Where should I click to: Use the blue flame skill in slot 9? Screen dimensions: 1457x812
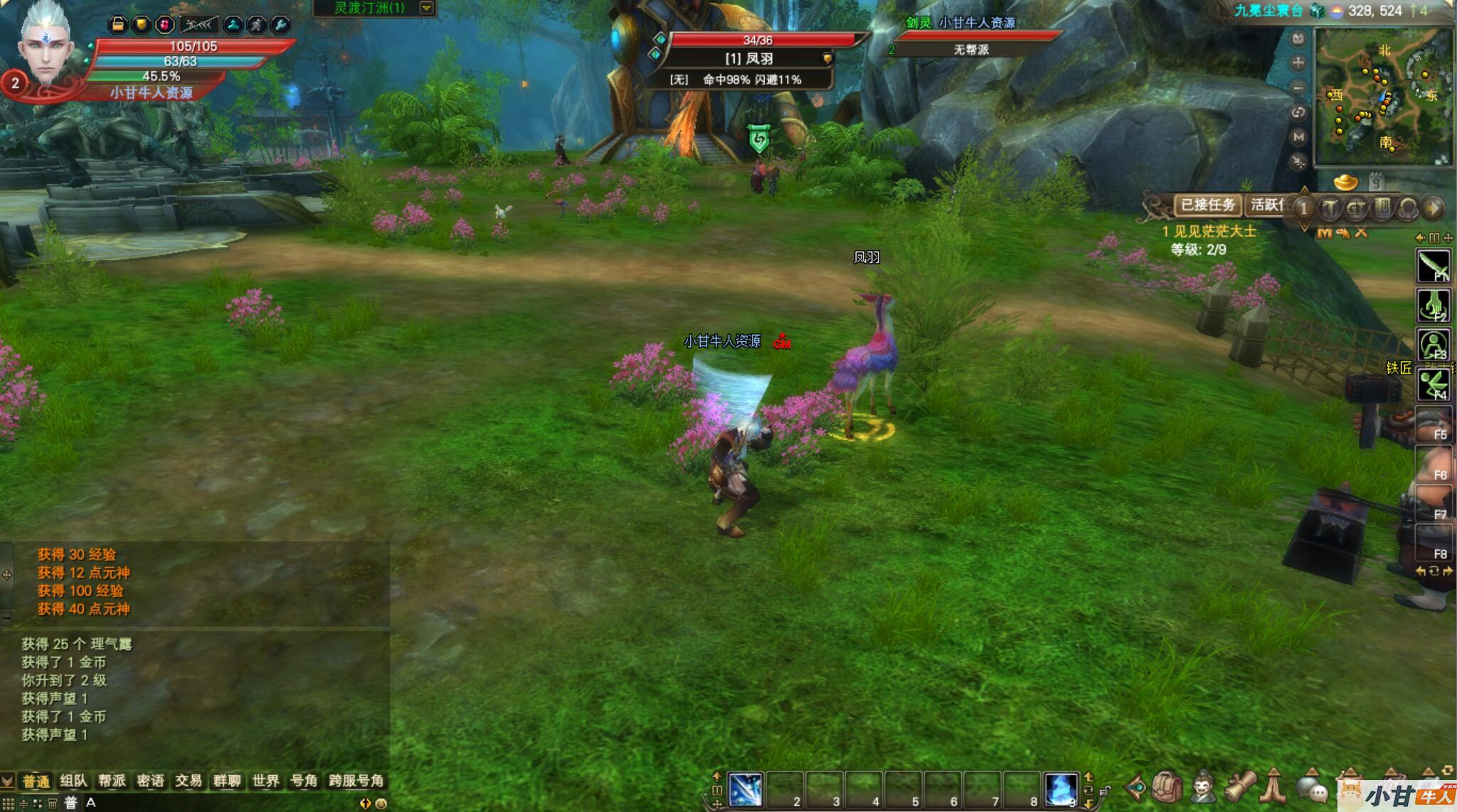[1060, 789]
